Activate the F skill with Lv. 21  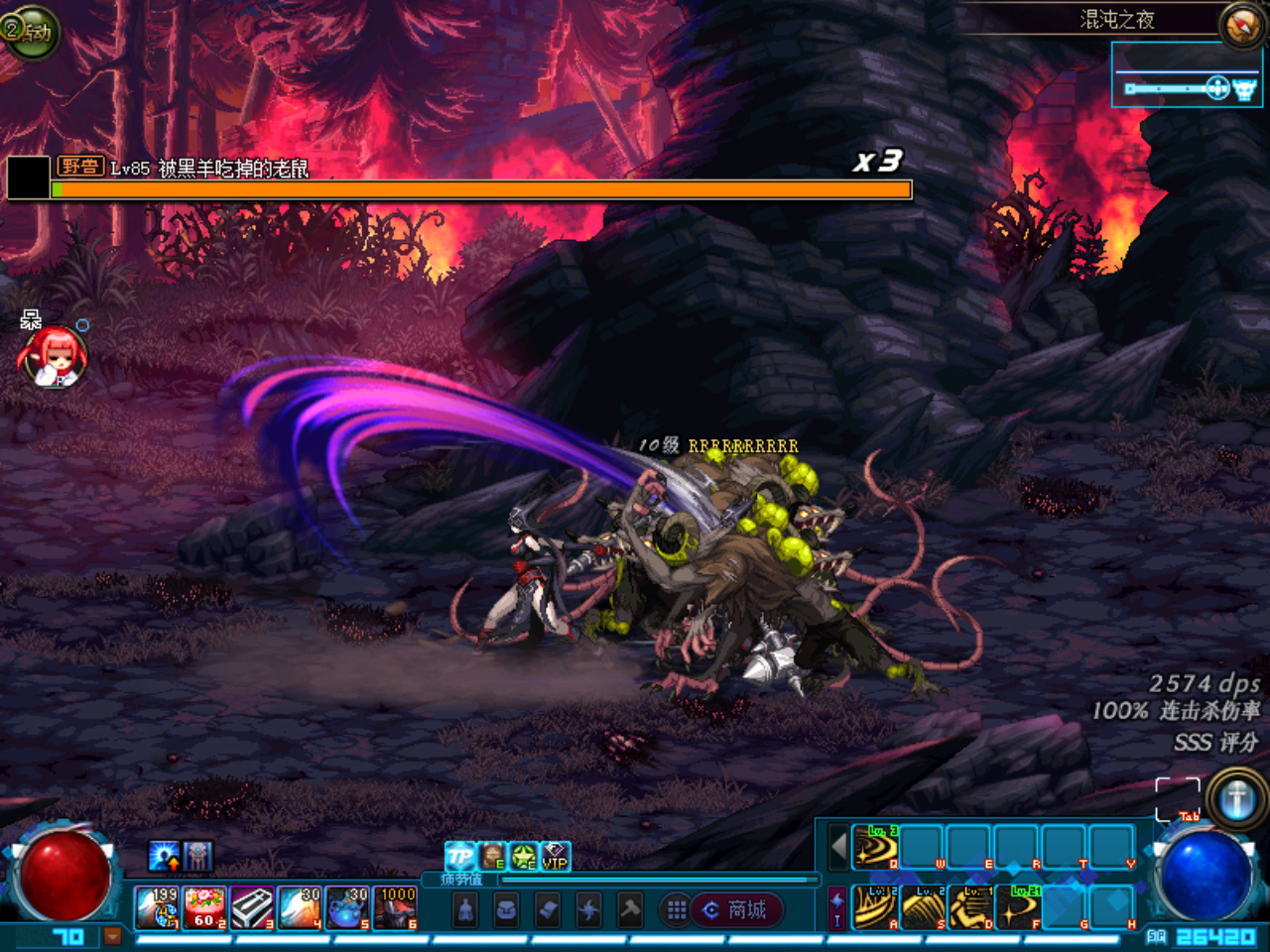click(x=1018, y=907)
